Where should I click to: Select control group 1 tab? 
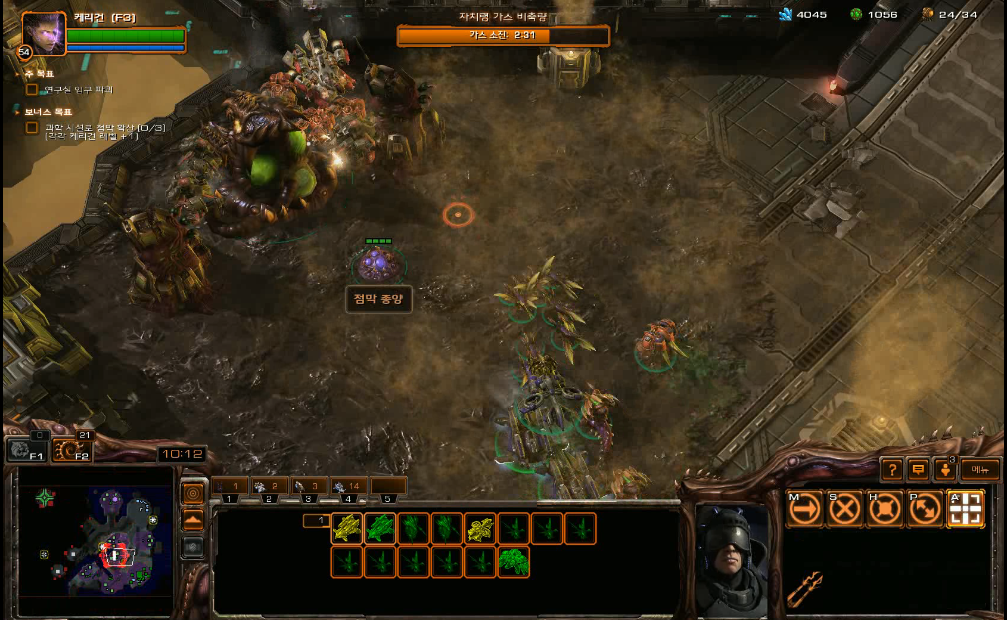(x=230, y=487)
